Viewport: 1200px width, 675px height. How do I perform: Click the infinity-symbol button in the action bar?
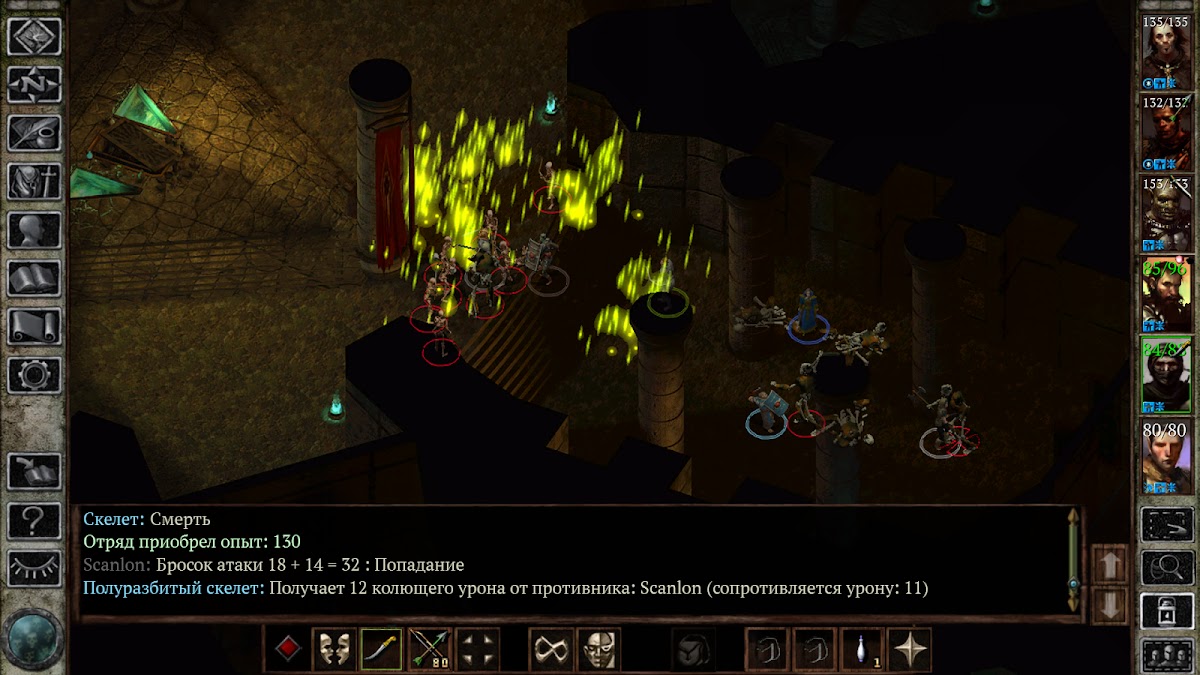coord(551,650)
